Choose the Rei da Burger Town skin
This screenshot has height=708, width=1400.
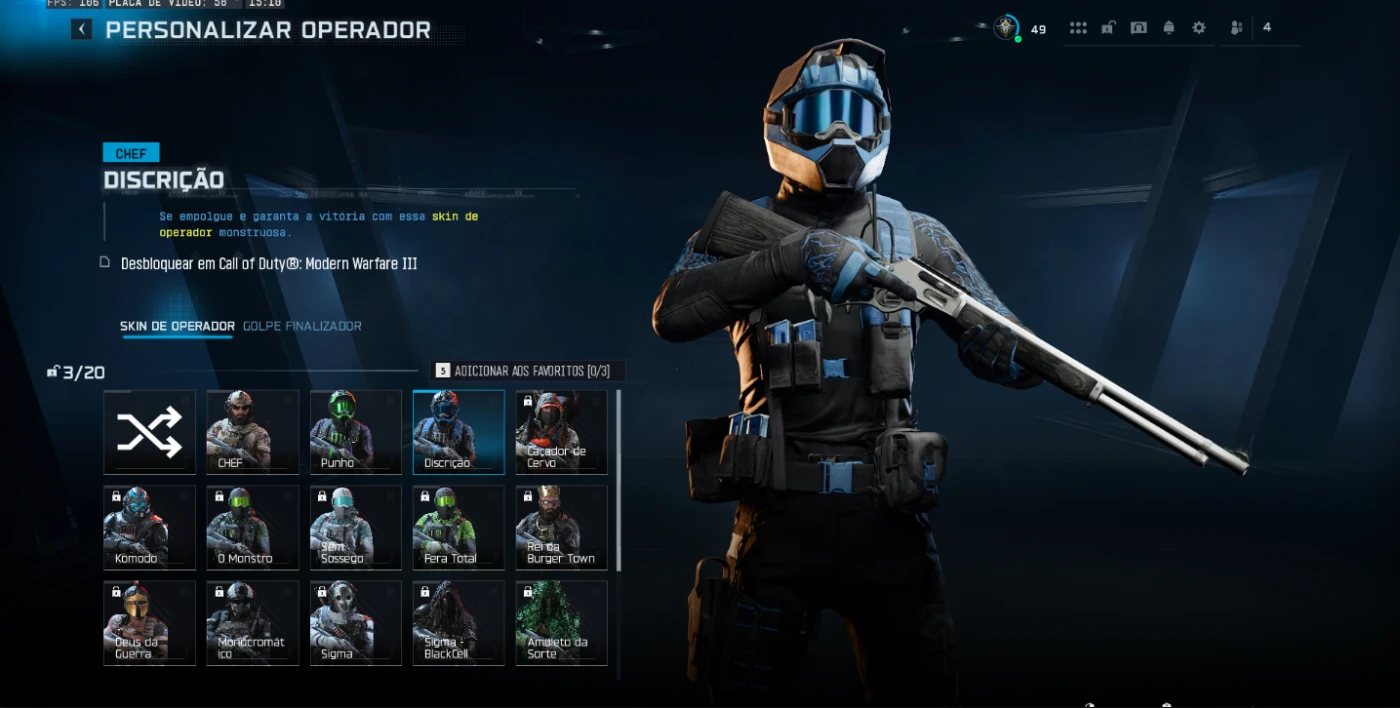(x=562, y=527)
